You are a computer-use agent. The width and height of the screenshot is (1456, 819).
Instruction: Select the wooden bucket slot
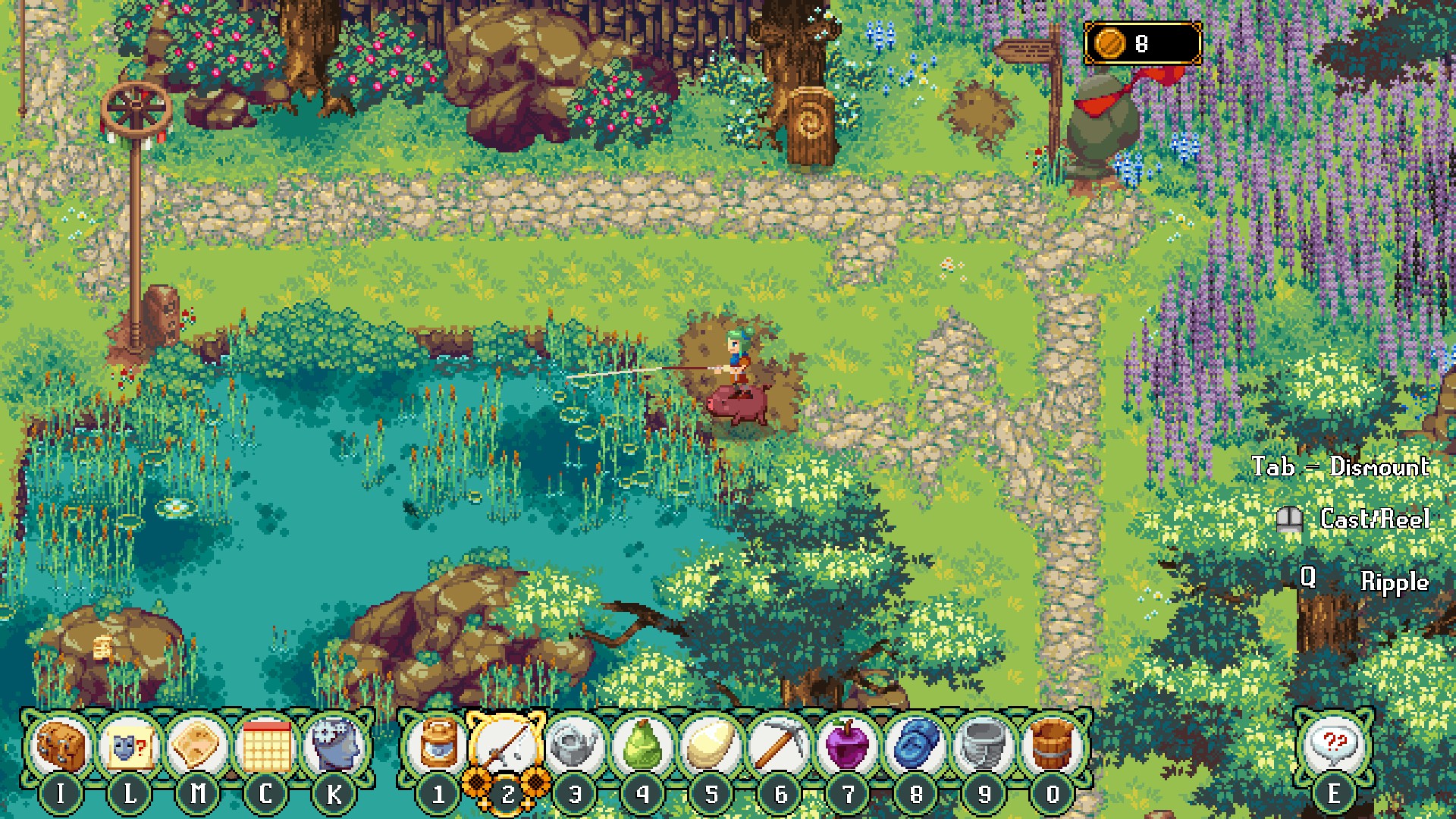1053,747
